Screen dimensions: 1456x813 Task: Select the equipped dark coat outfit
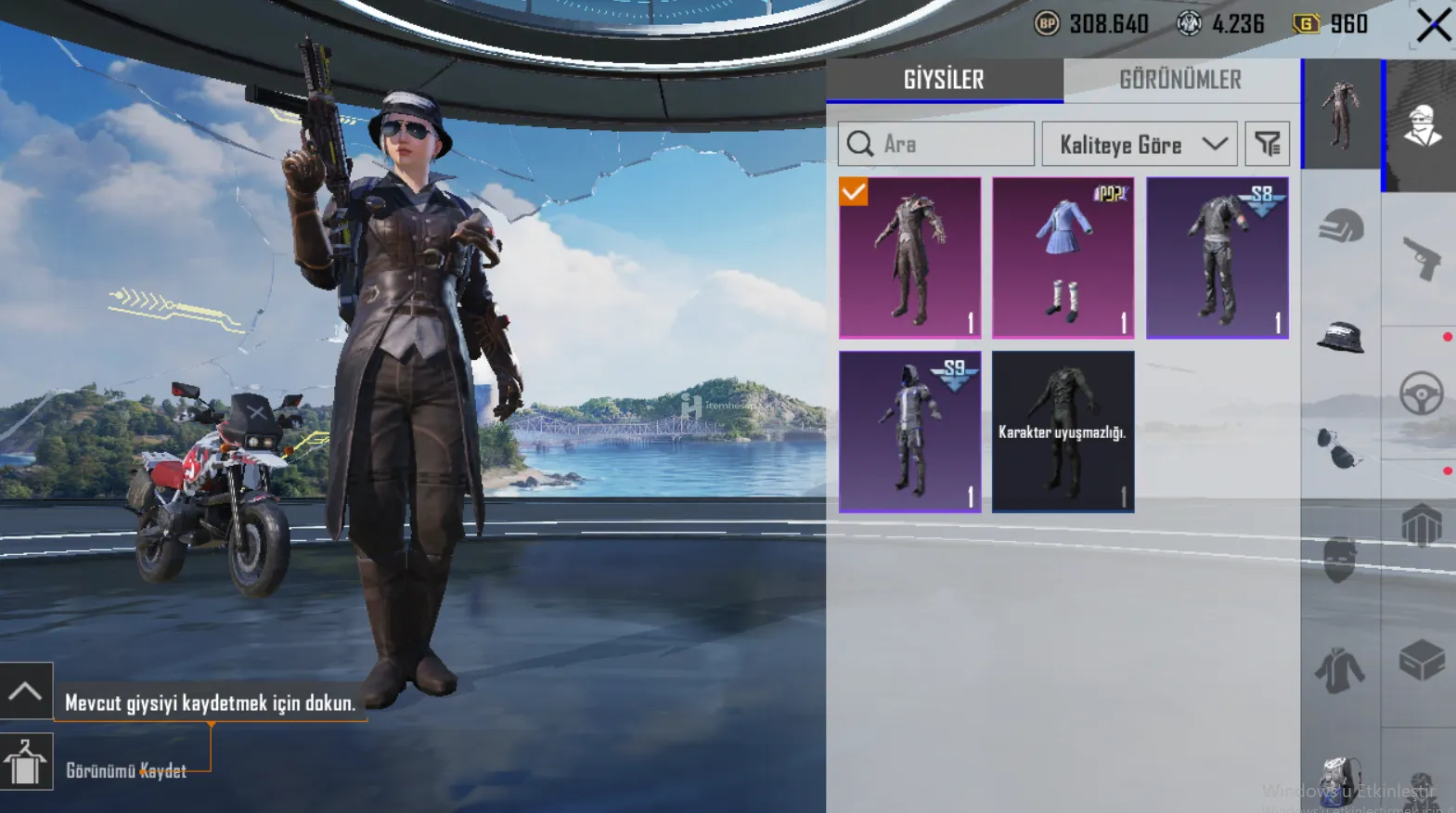[x=909, y=257]
